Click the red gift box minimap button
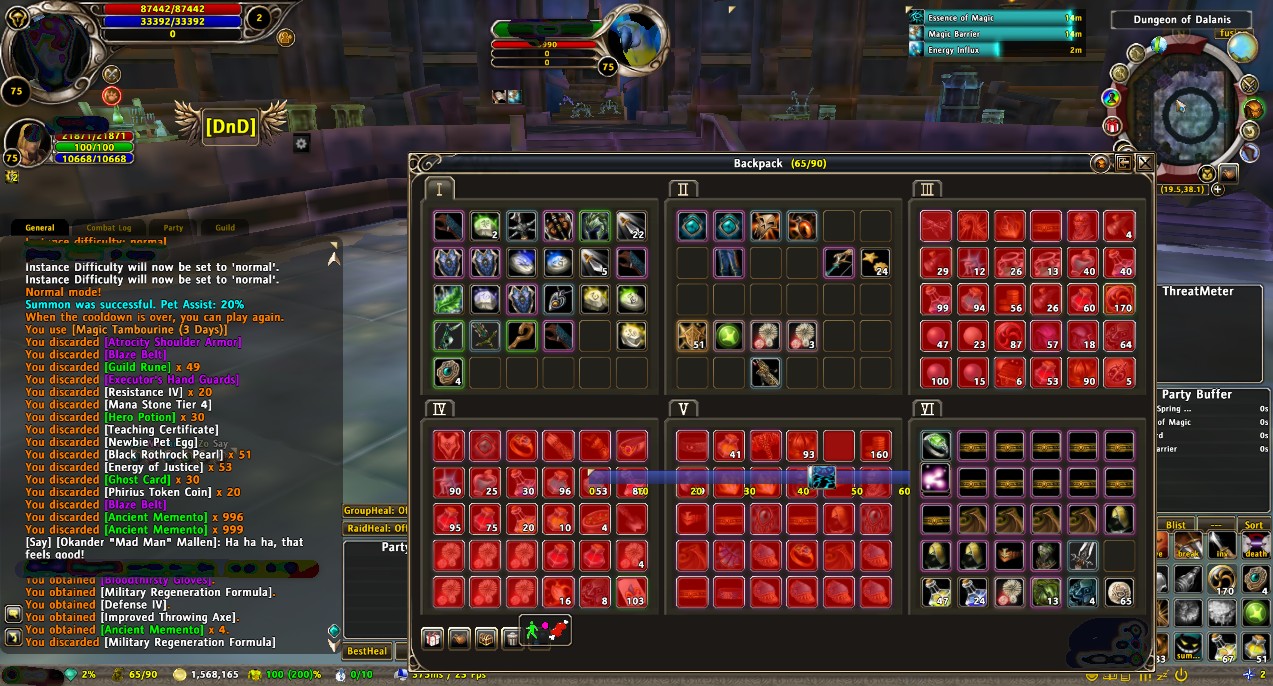 coord(1113,125)
